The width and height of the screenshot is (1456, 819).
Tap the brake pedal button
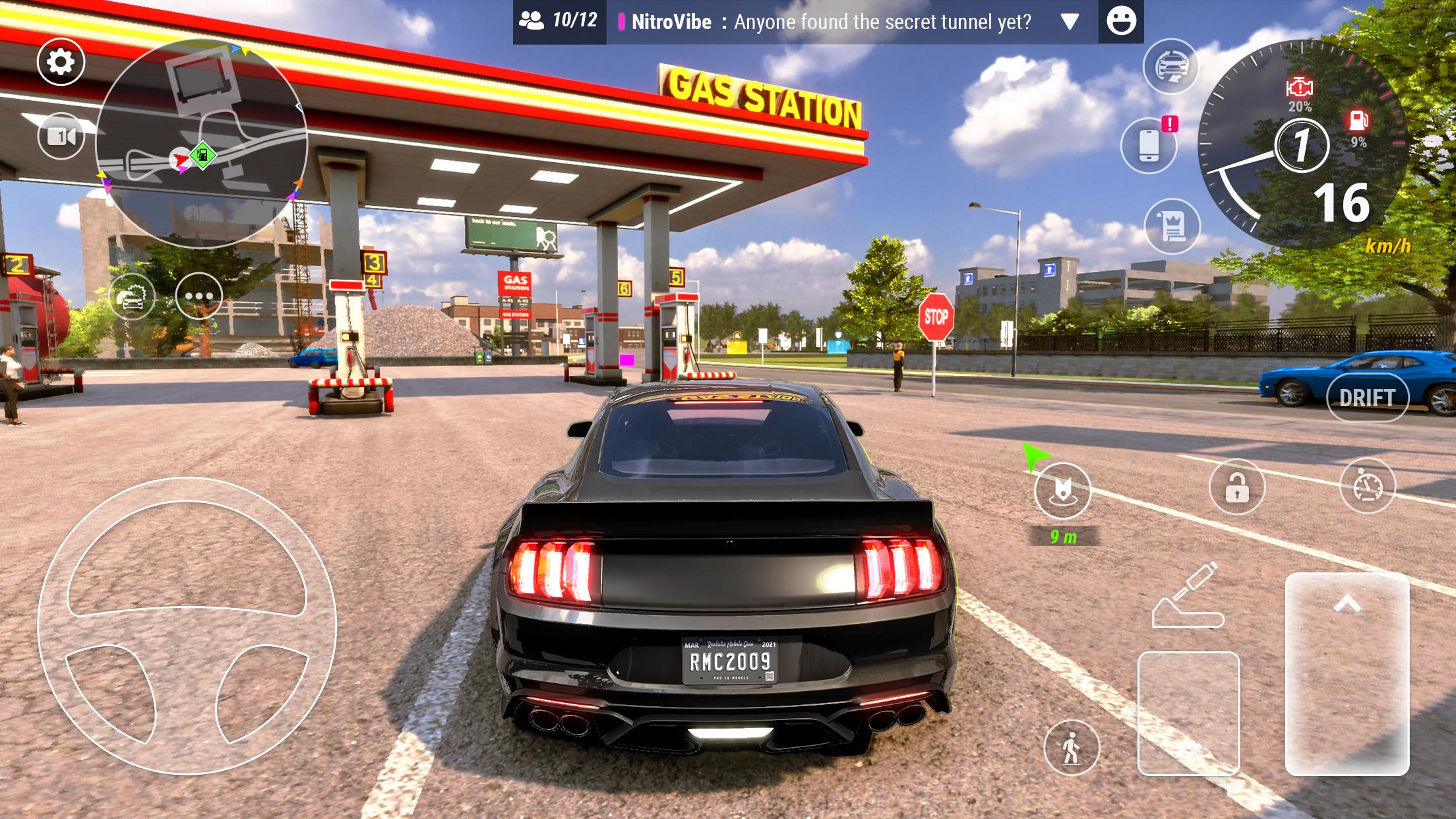pyautogui.click(x=1188, y=712)
